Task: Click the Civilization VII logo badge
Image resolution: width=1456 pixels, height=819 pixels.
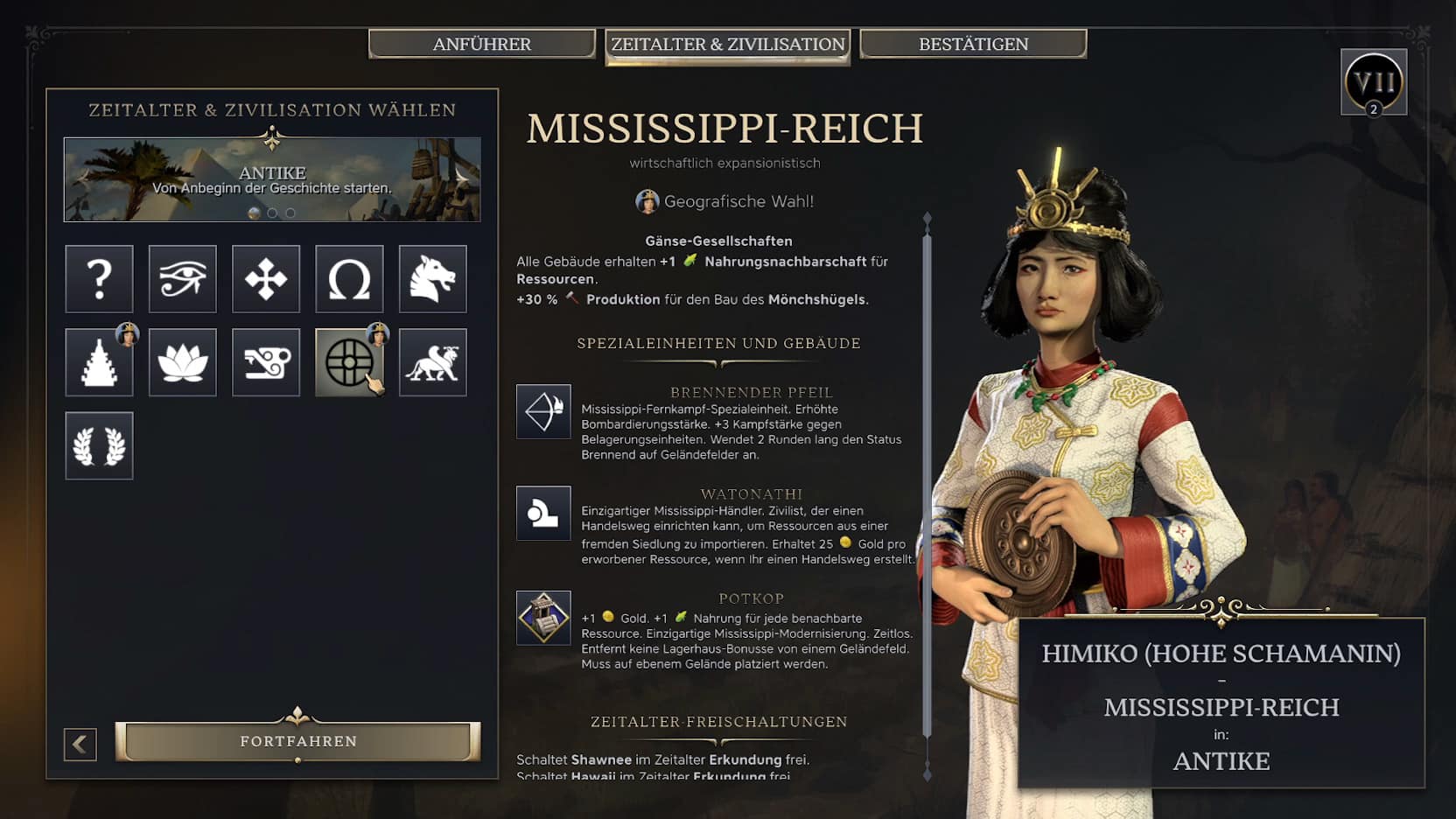Action: 1373,82
